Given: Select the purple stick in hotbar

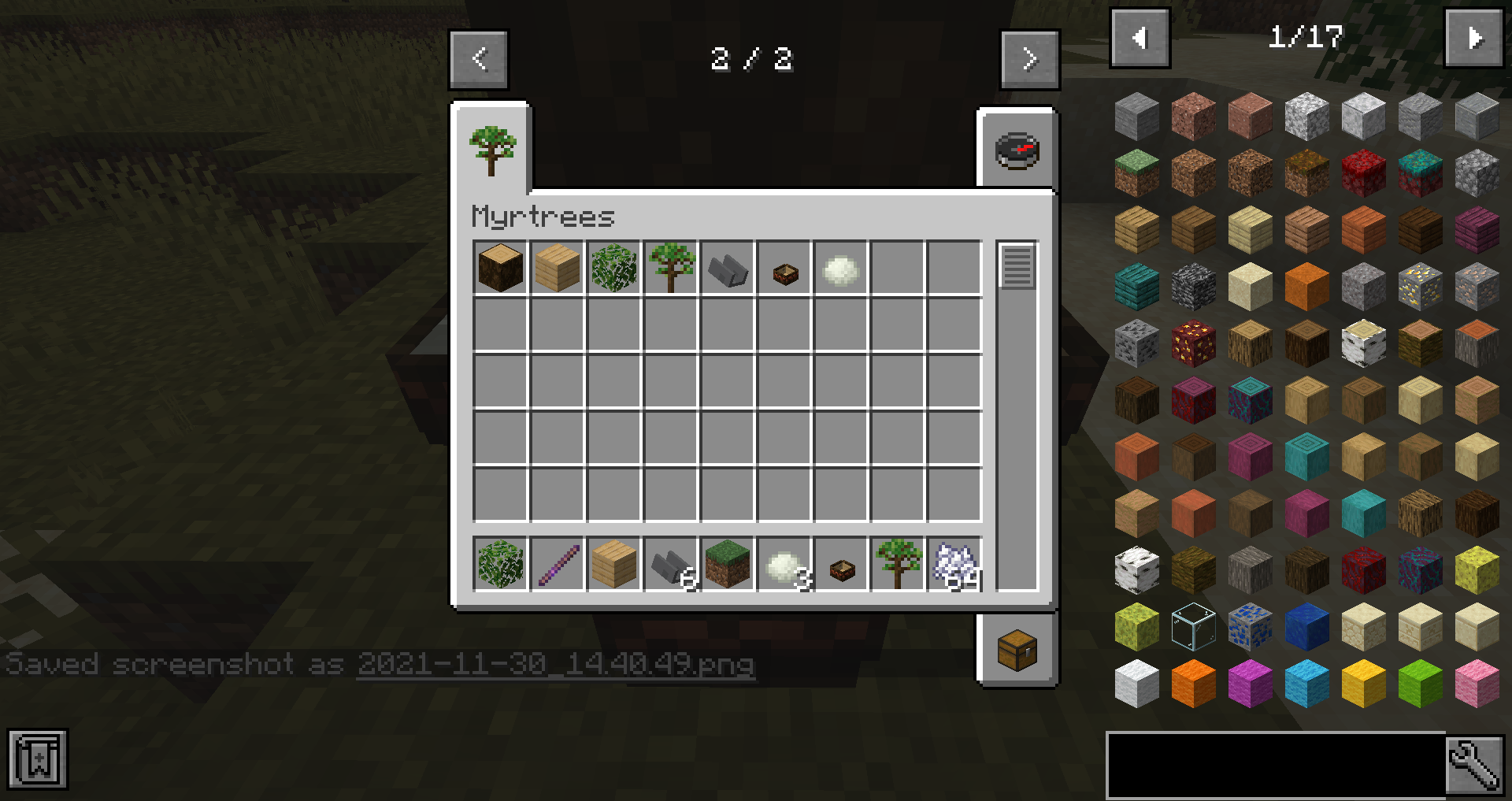Looking at the screenshot, I should click(558, 565).
